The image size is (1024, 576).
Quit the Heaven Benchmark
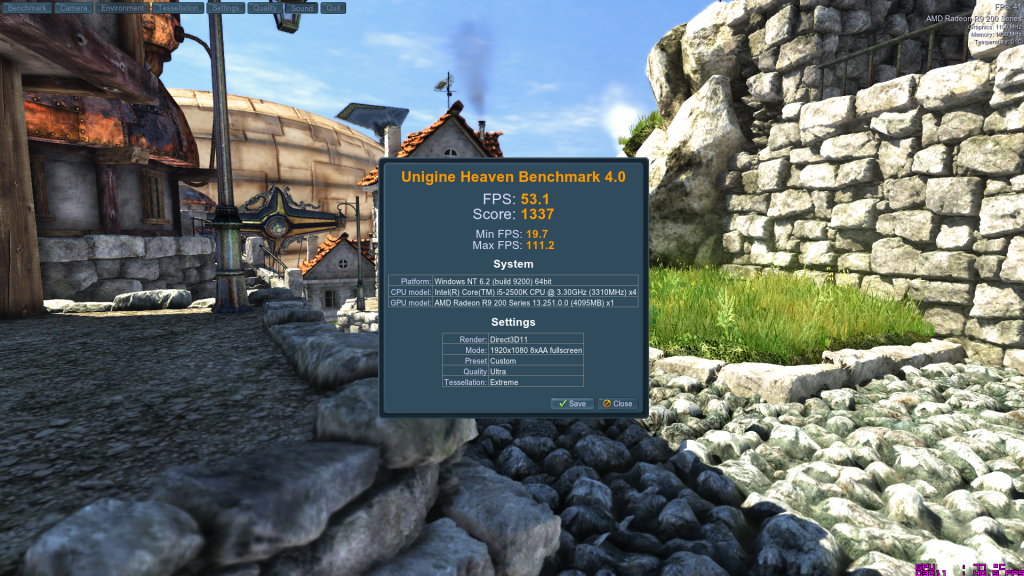tap(334, 7)
